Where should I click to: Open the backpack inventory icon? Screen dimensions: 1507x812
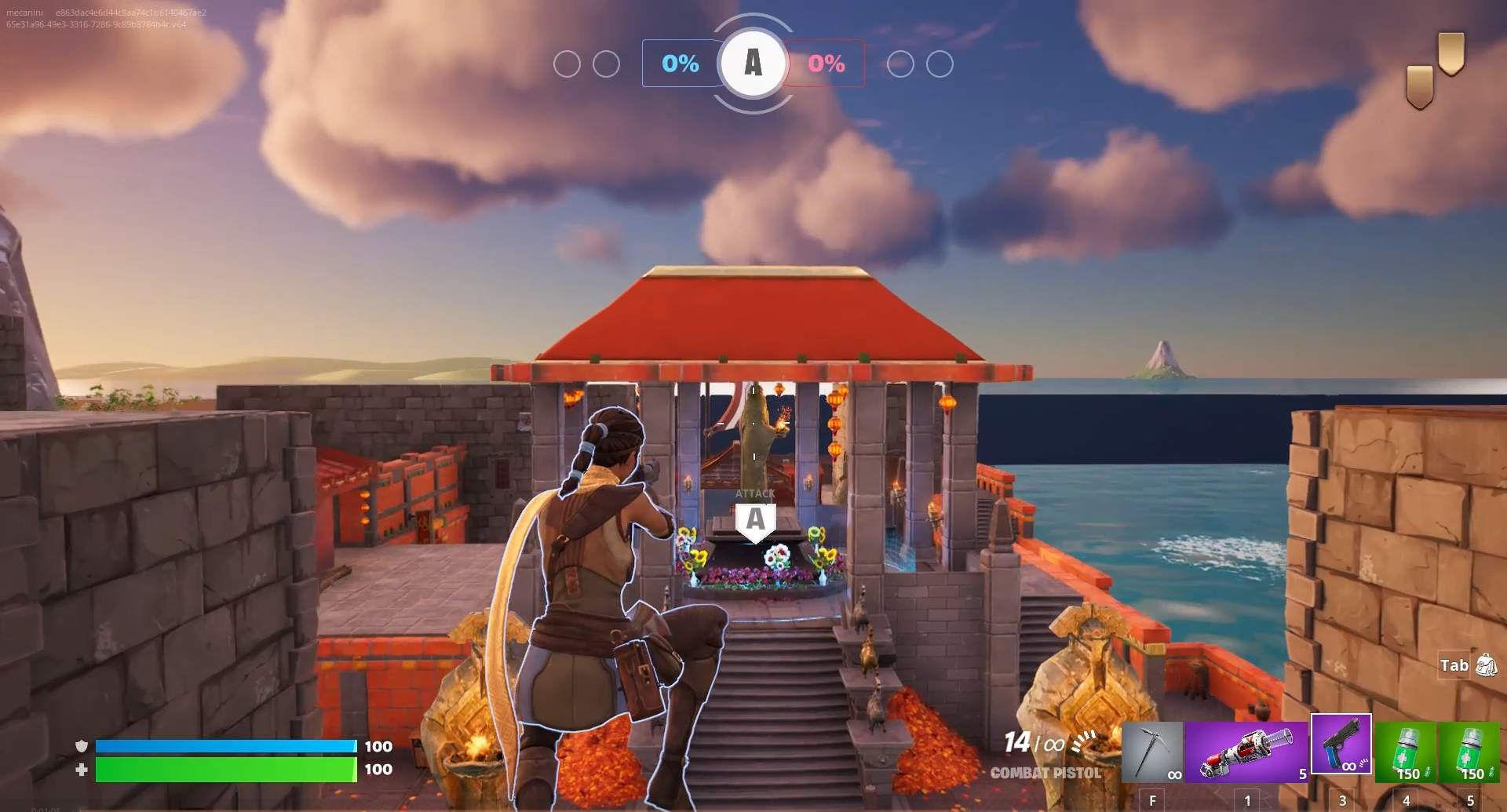1486,665
